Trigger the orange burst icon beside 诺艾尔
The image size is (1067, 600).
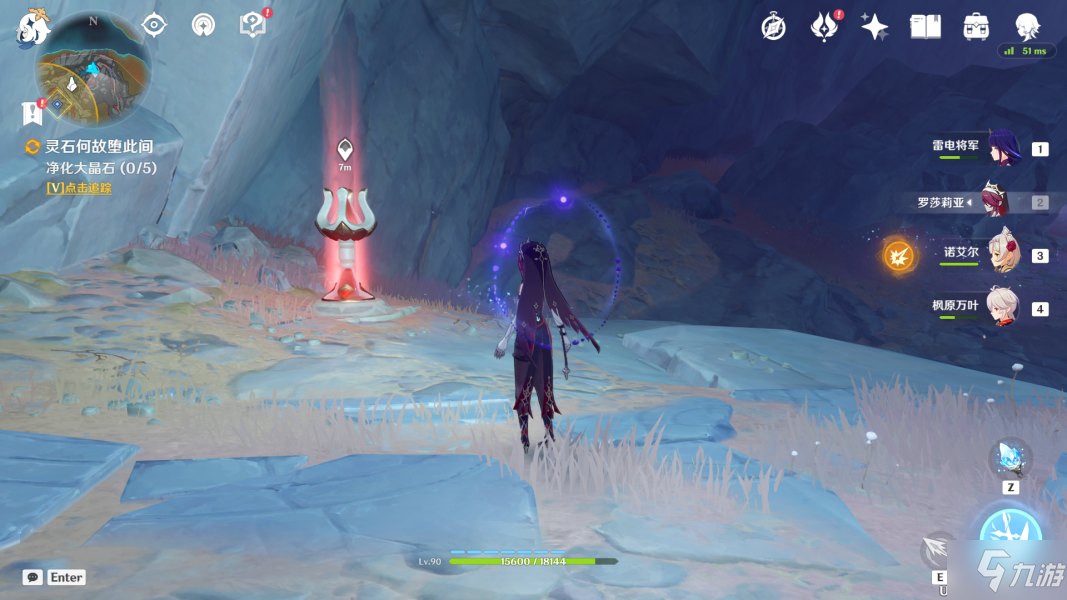click(x=898, y=256)
